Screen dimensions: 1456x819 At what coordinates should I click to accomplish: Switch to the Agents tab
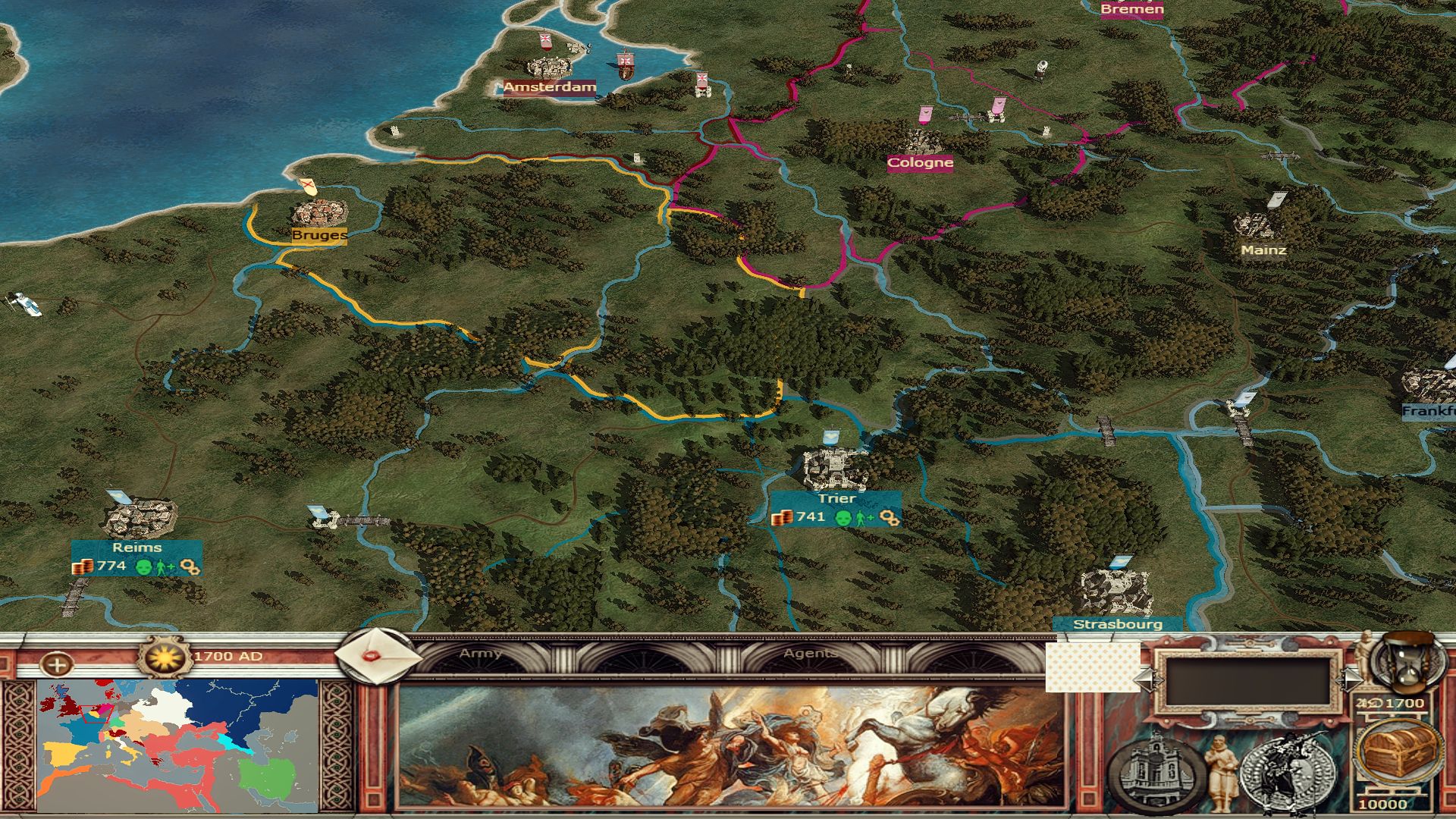[811, 654]
